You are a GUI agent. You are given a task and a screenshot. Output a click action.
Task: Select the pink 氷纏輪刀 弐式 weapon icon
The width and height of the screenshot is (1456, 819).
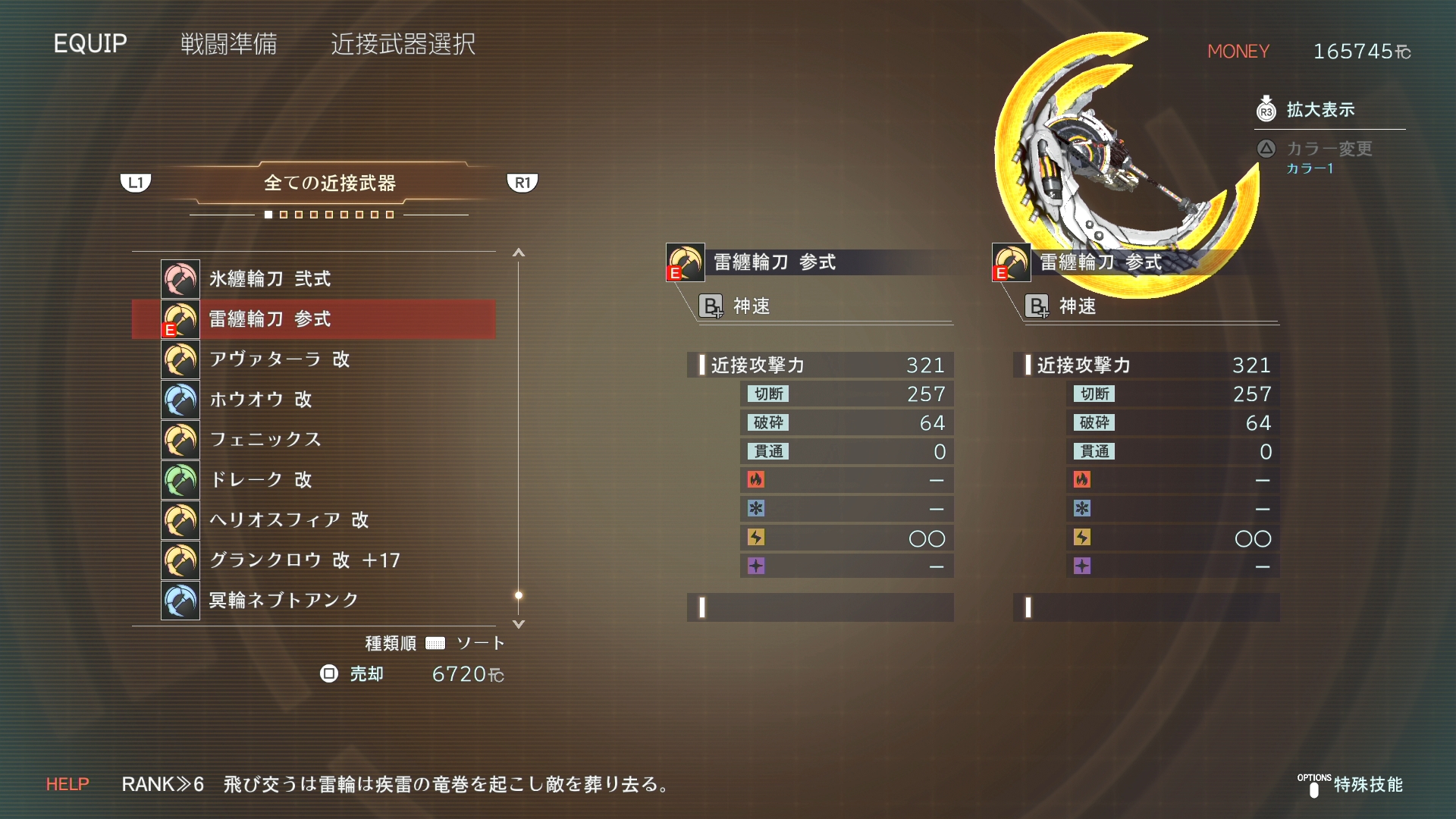[180, 279]
